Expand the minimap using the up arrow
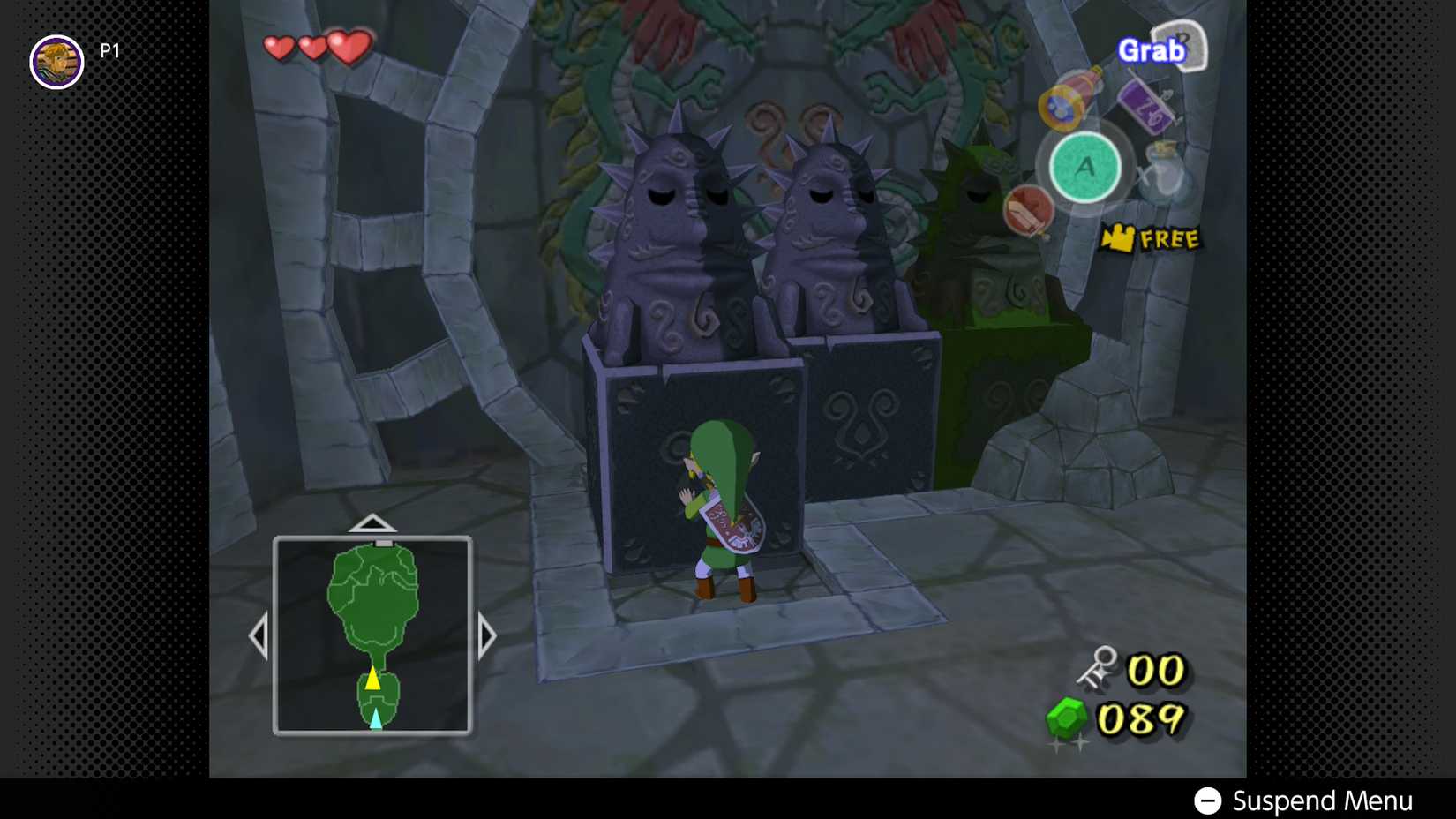Screen dimensions: 1456x819 pyautogui.click(x=372, y=522)
